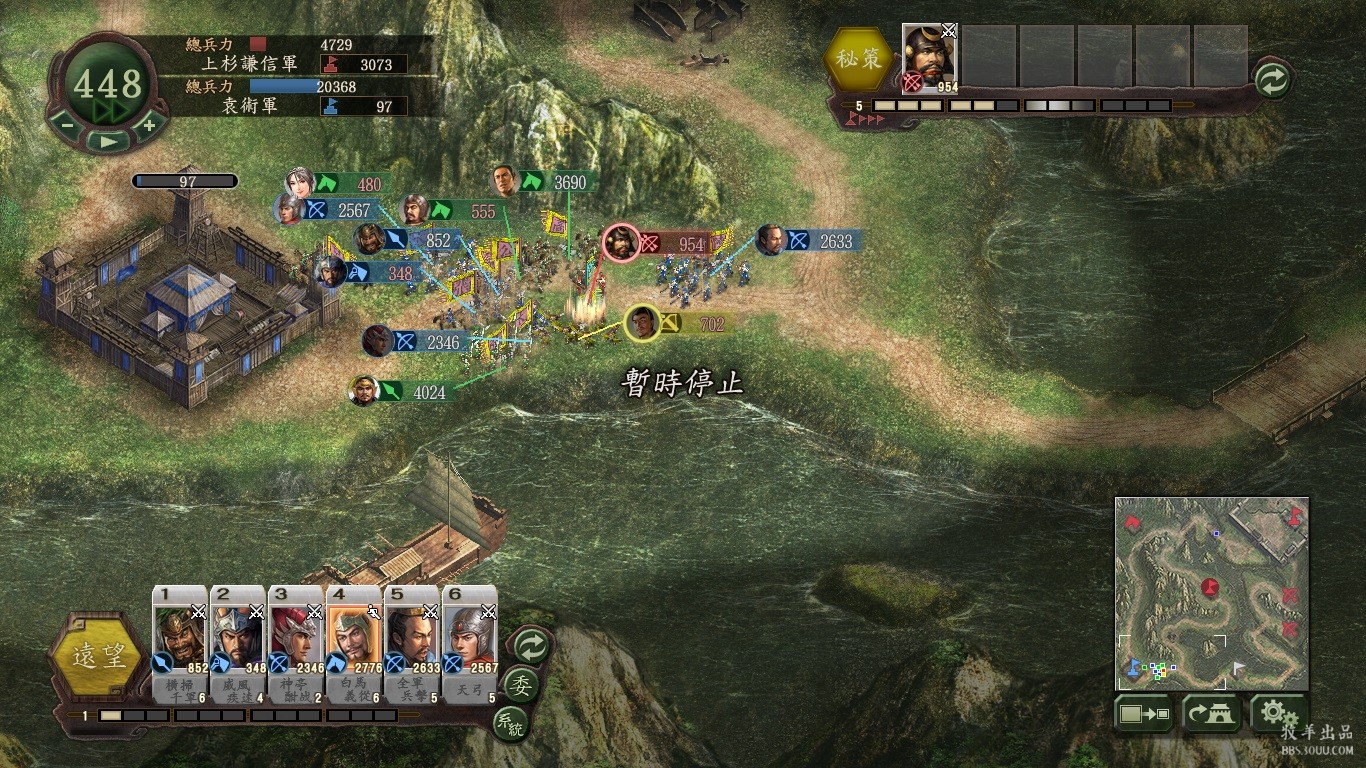Open the 秘策 hexagon button

pyautogui.click(x=860, y=59)
